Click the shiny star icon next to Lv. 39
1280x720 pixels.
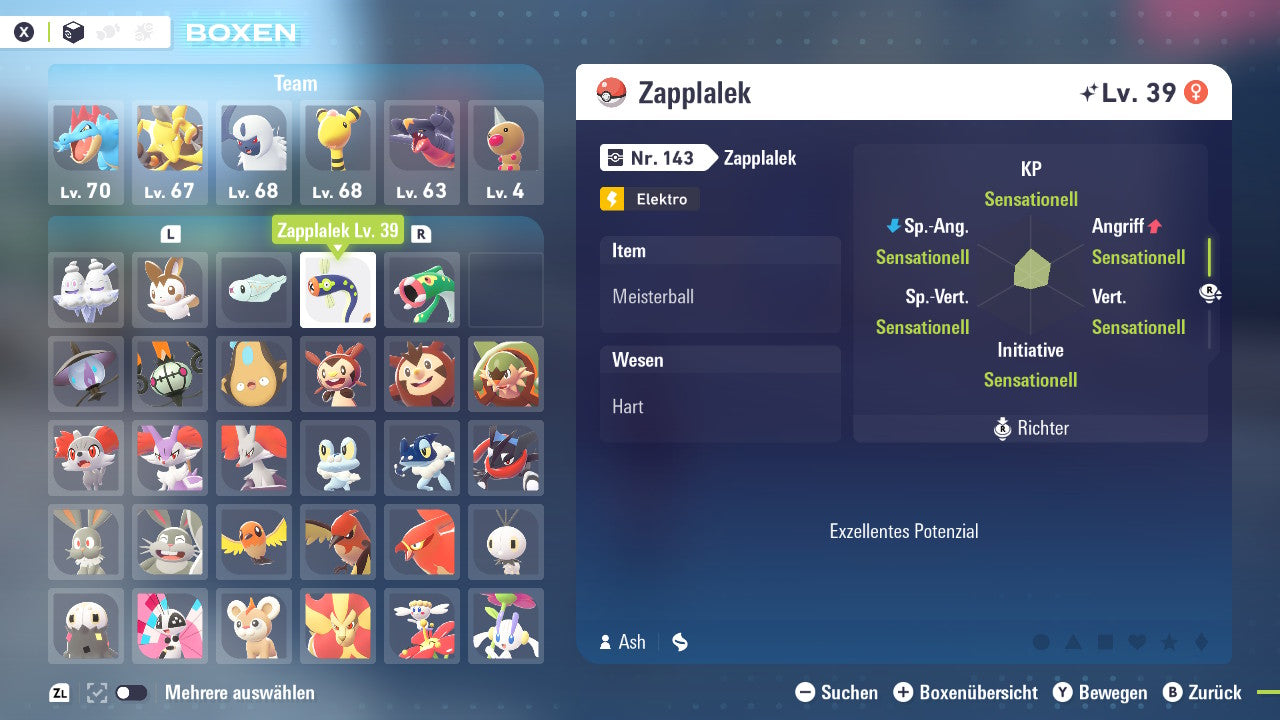1092,90
